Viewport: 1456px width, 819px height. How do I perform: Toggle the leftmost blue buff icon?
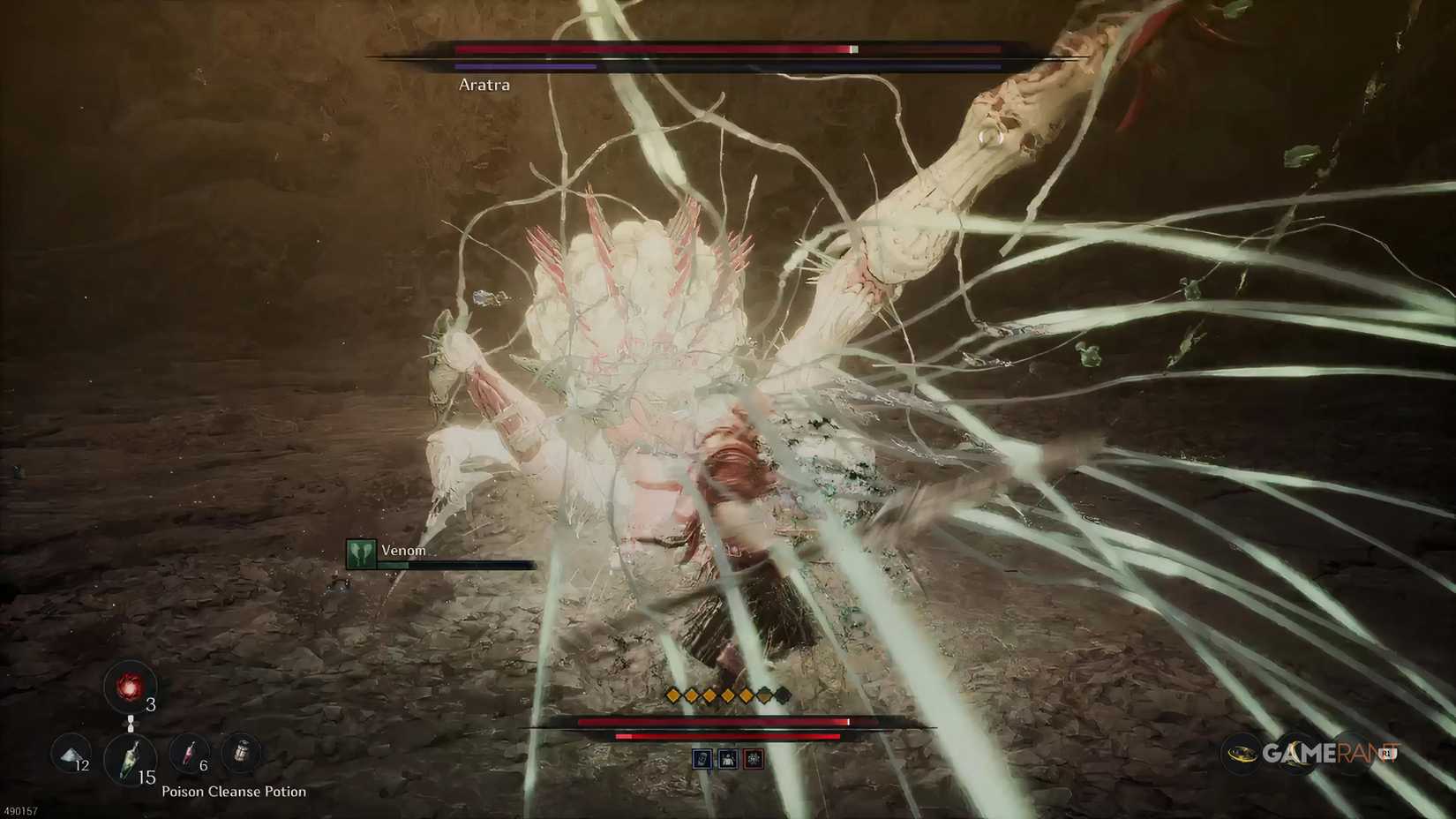point(702,759)
